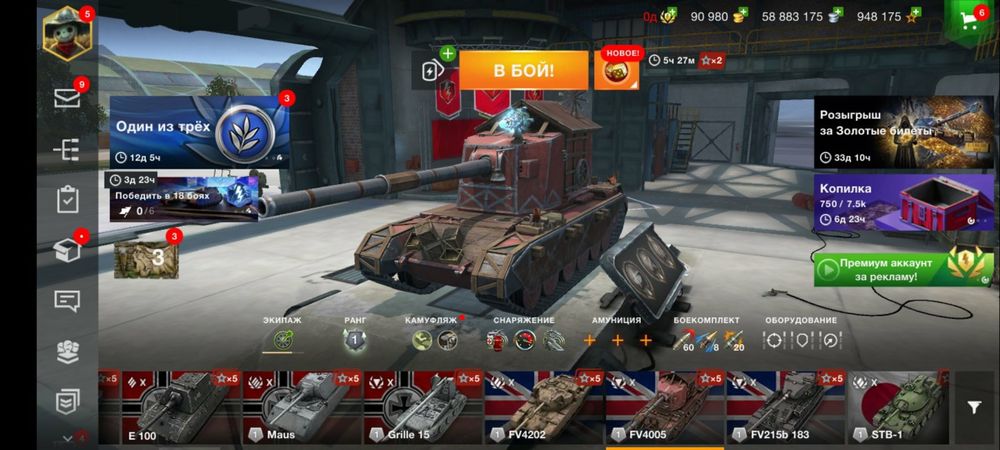Open the player profile avatar
The width and height of the screenshot is (1000, 450).
[x=67, y=34]
